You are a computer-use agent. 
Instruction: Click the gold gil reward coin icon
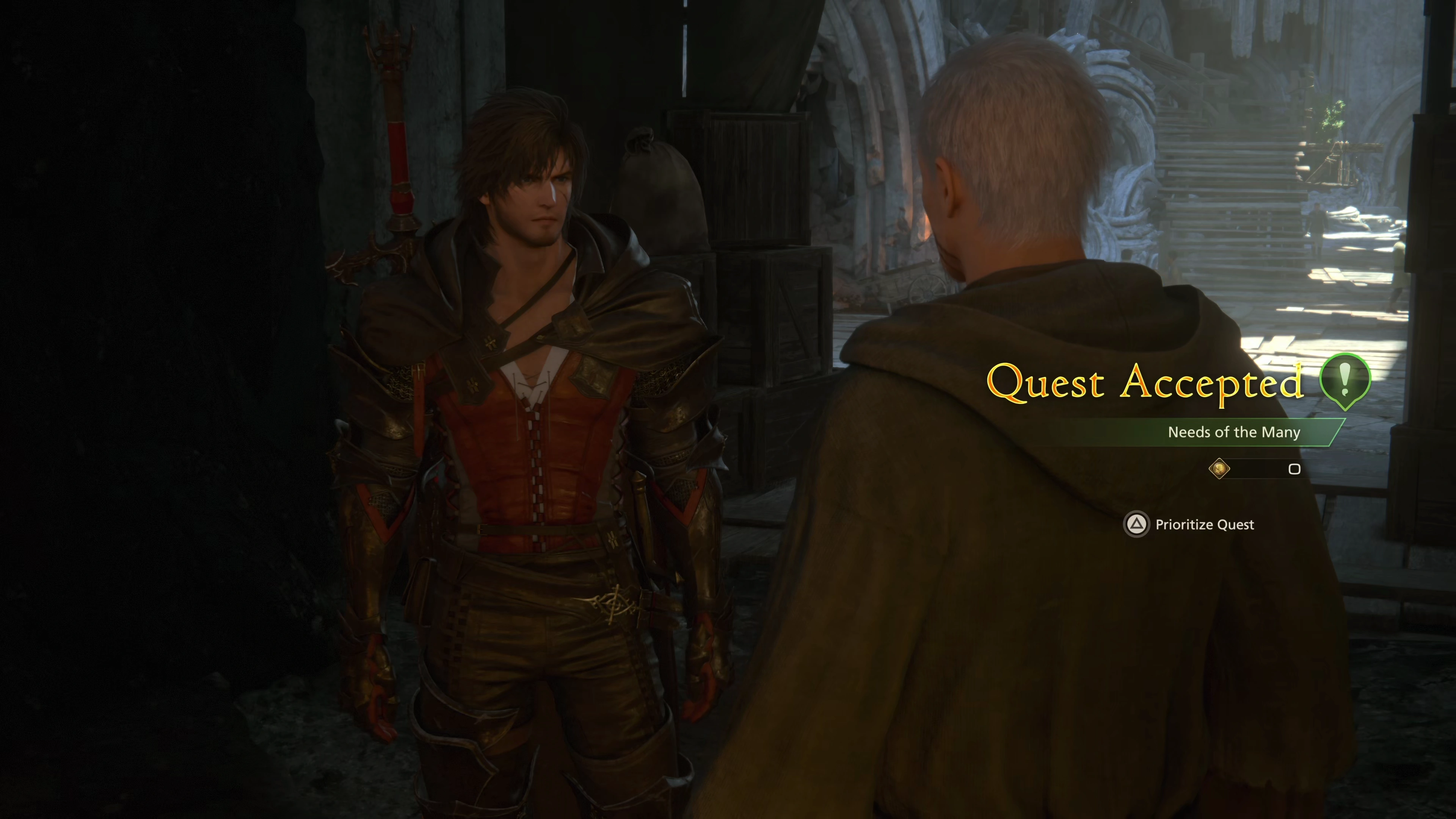(x=1219, y=469)
